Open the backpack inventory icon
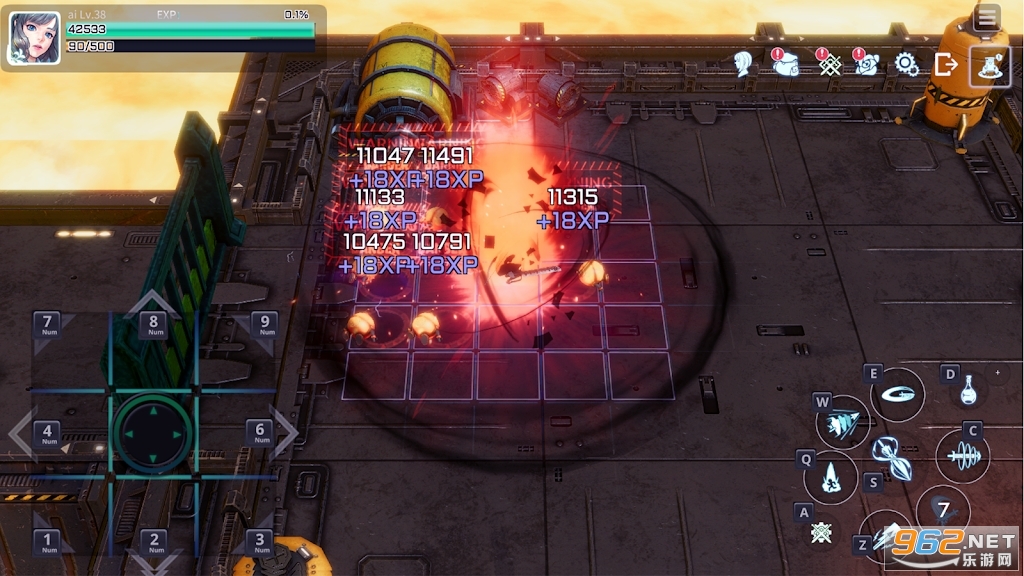 pyautogui.click(x=786, y=63)
